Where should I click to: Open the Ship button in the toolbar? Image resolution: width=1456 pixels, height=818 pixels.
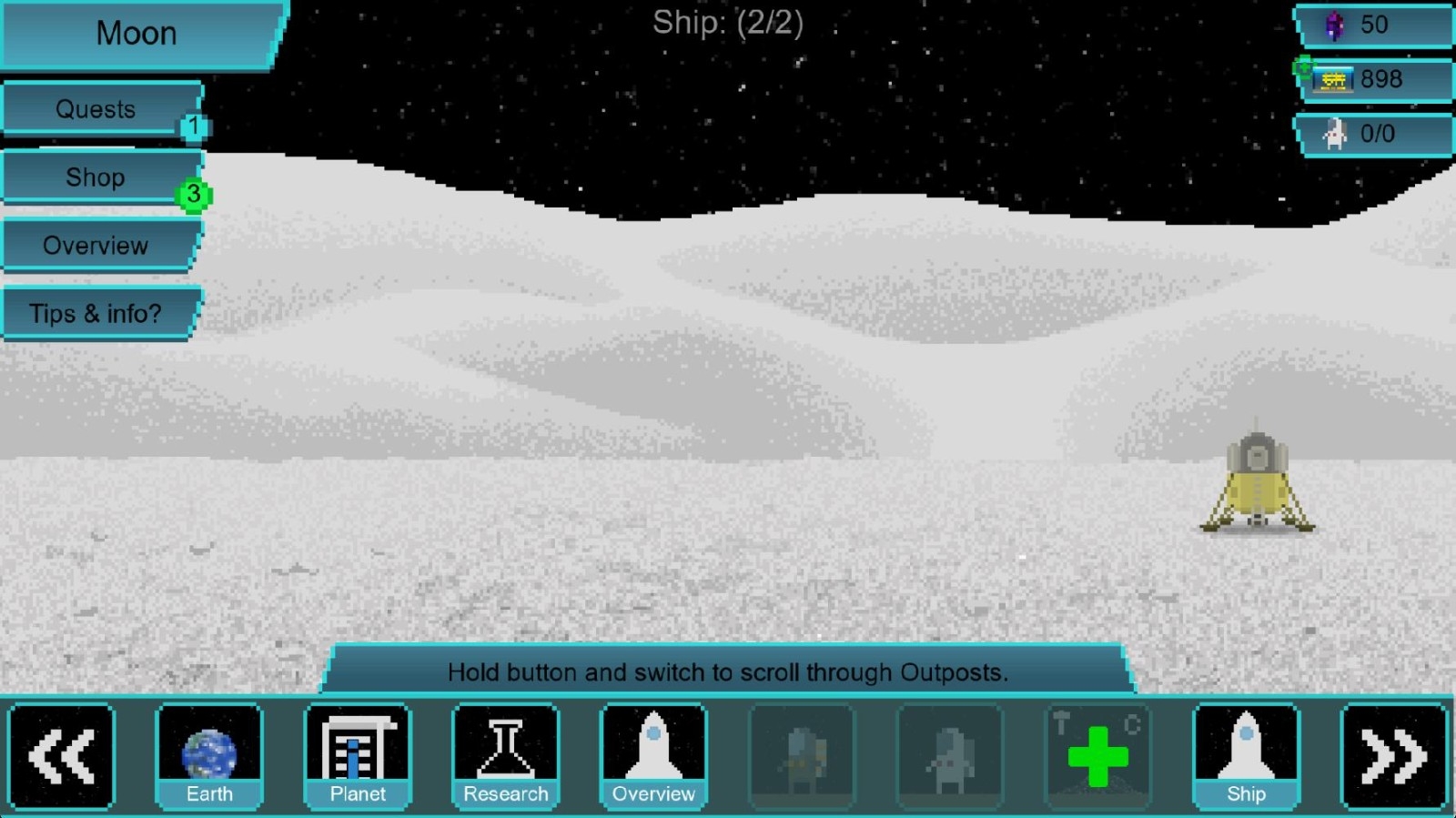click(x=1246, y=756)
